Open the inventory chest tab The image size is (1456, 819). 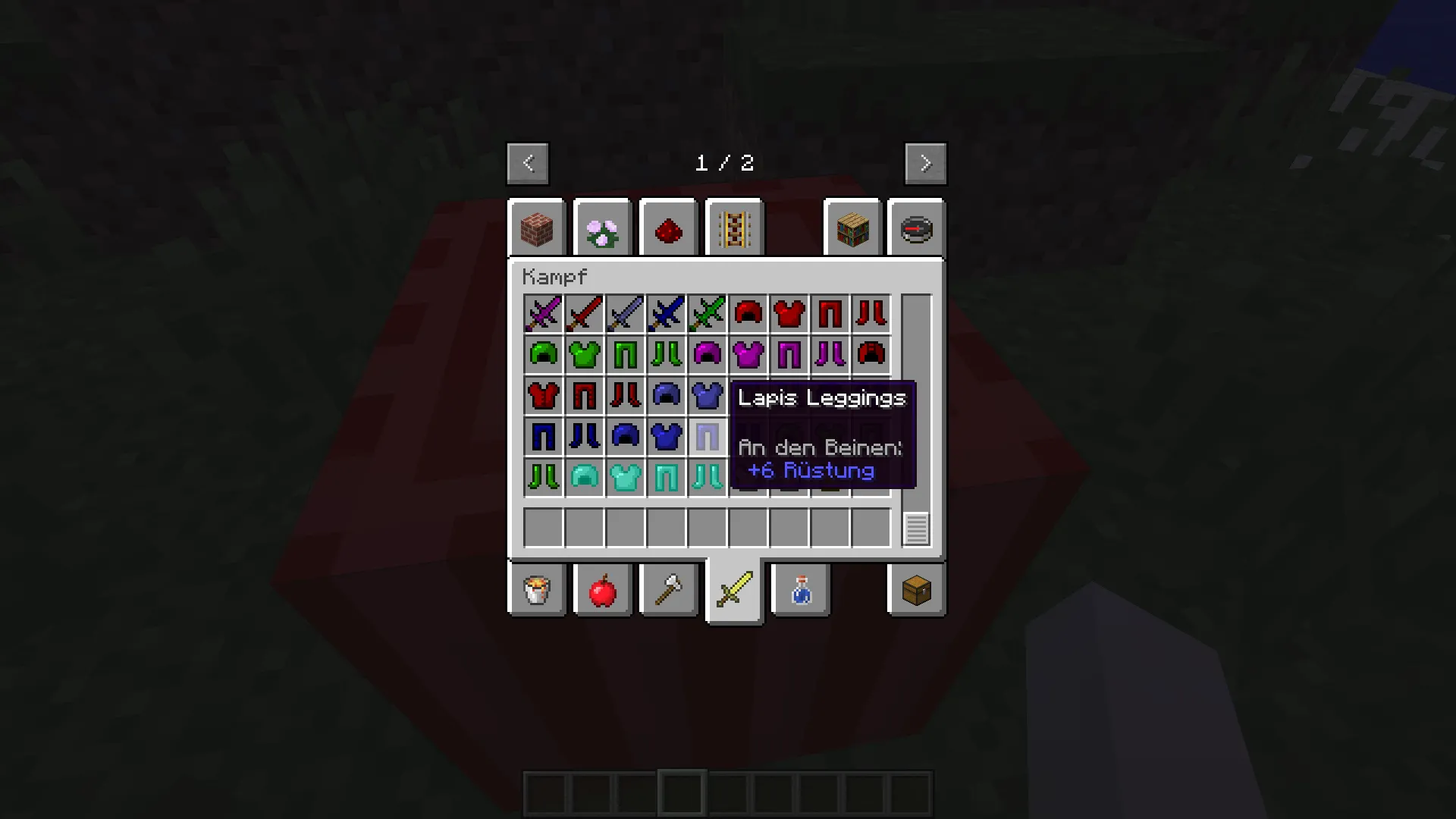pos(916,591)
